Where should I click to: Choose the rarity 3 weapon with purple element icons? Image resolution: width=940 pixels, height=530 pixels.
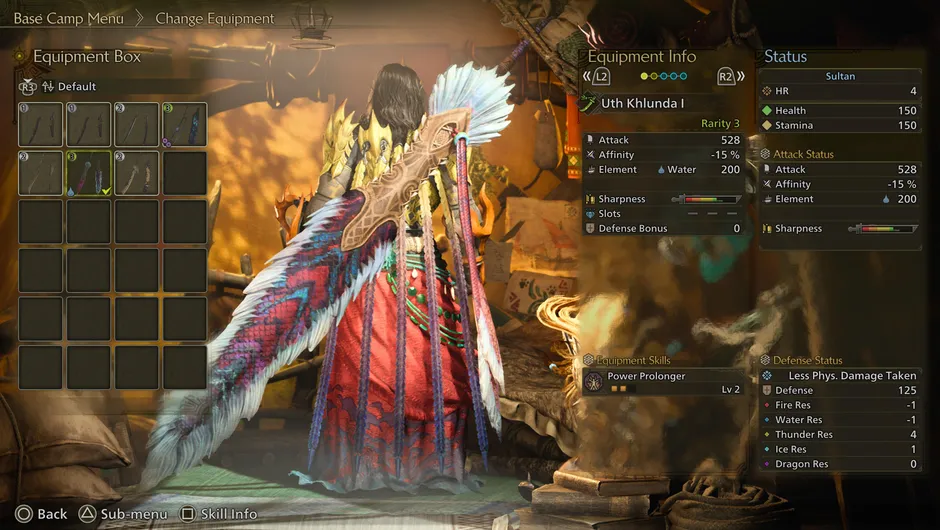[x=185, y=125]
